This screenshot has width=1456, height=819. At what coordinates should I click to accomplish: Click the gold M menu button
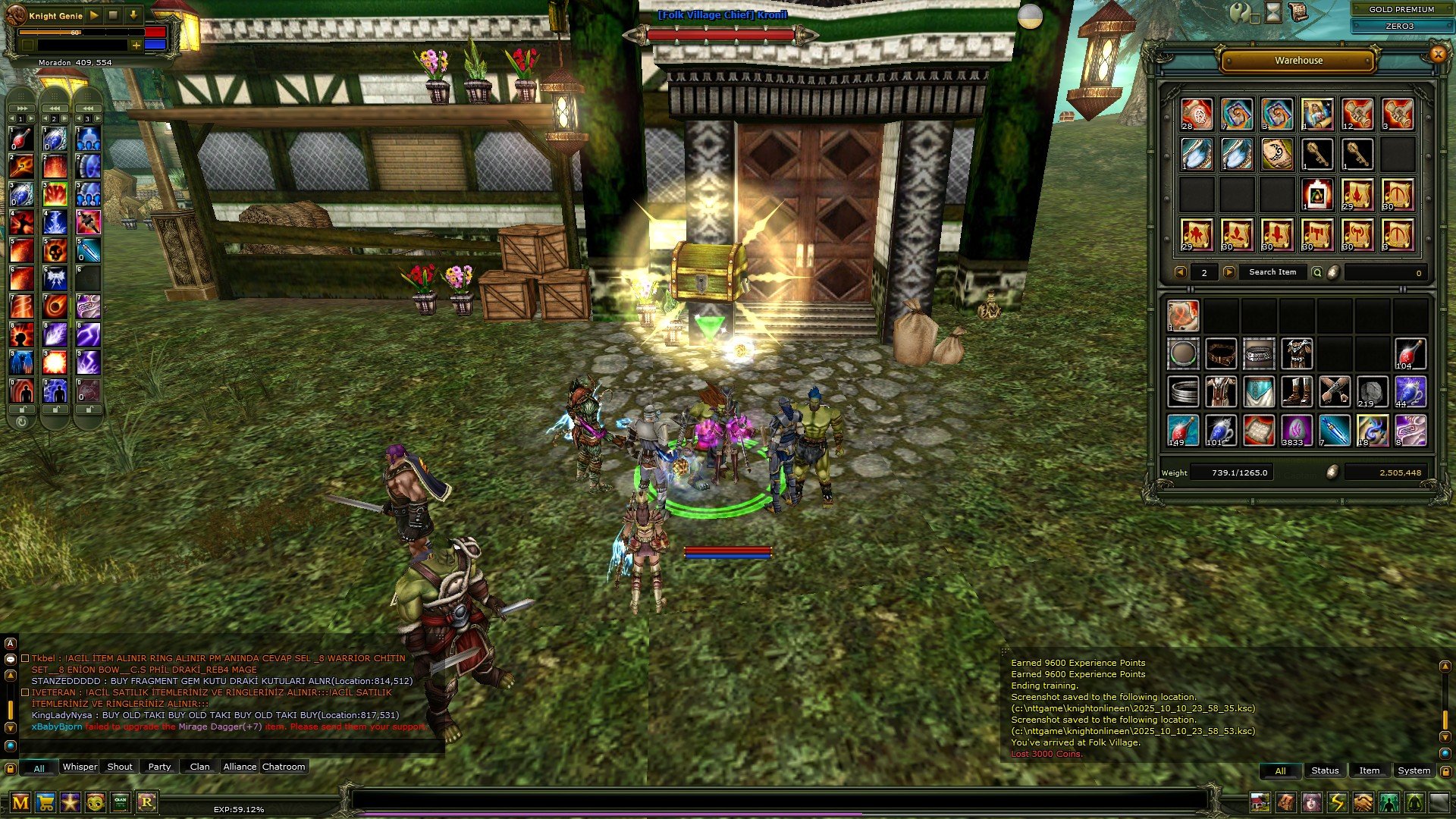click(20, 802)
